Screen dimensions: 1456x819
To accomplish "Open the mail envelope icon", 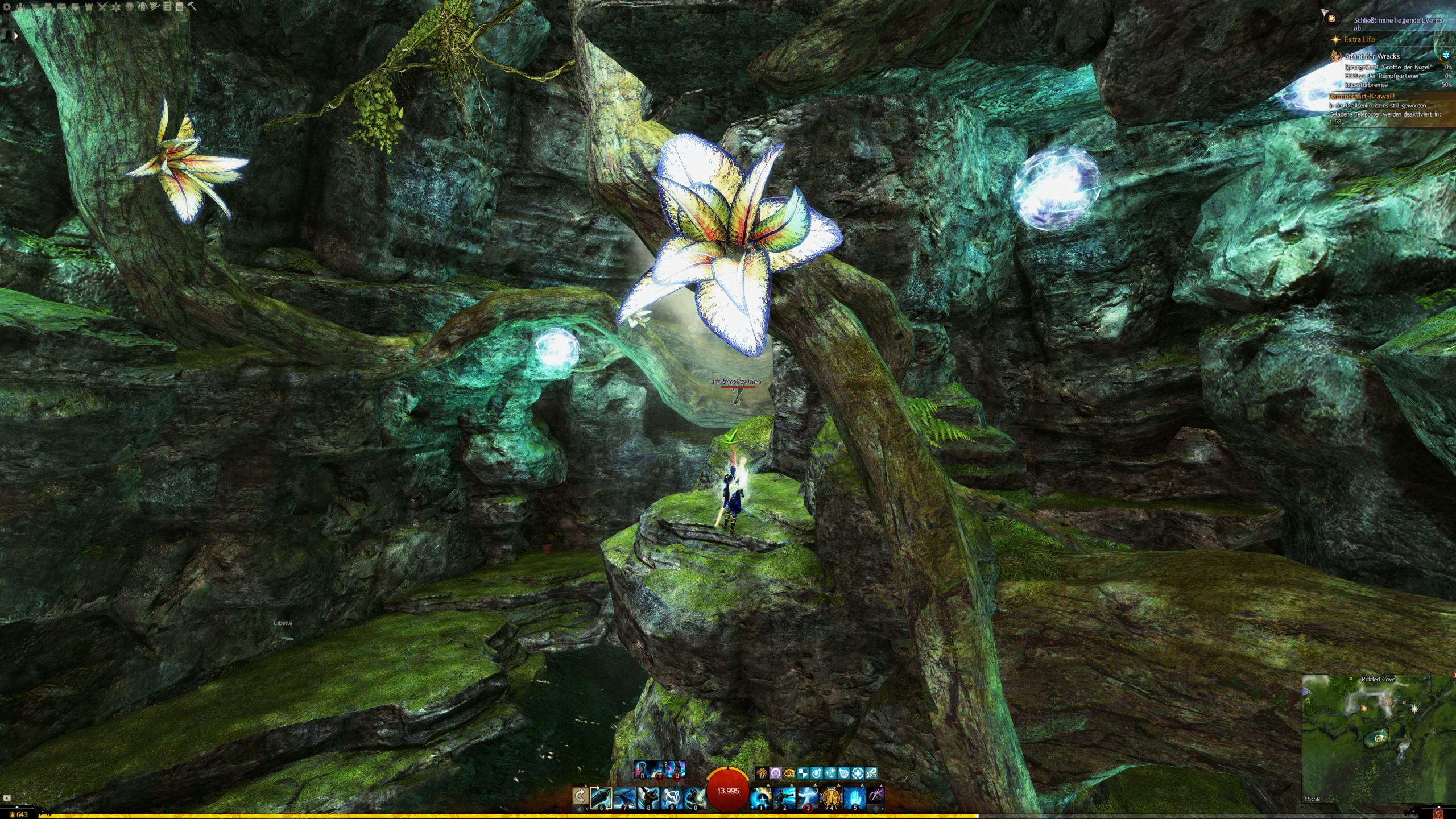I will tap(61, 7).
